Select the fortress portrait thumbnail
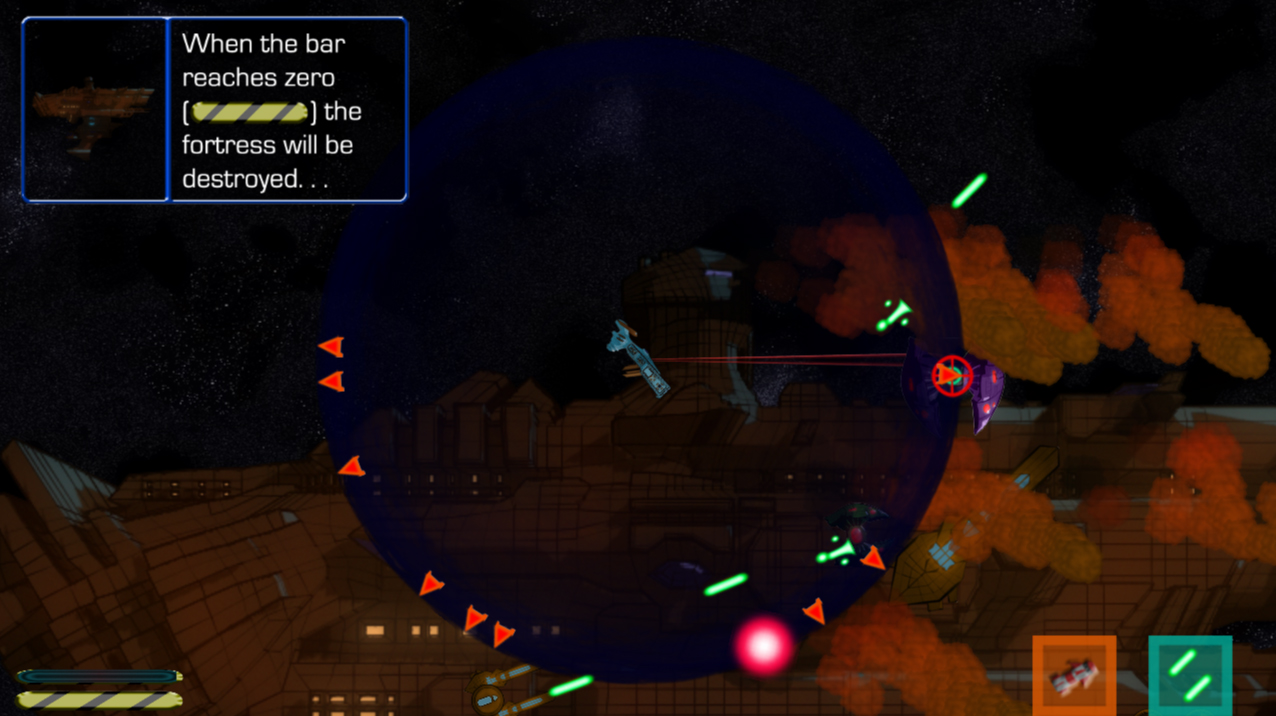Screen dimensions: 1276x716 tap(95, 110)
